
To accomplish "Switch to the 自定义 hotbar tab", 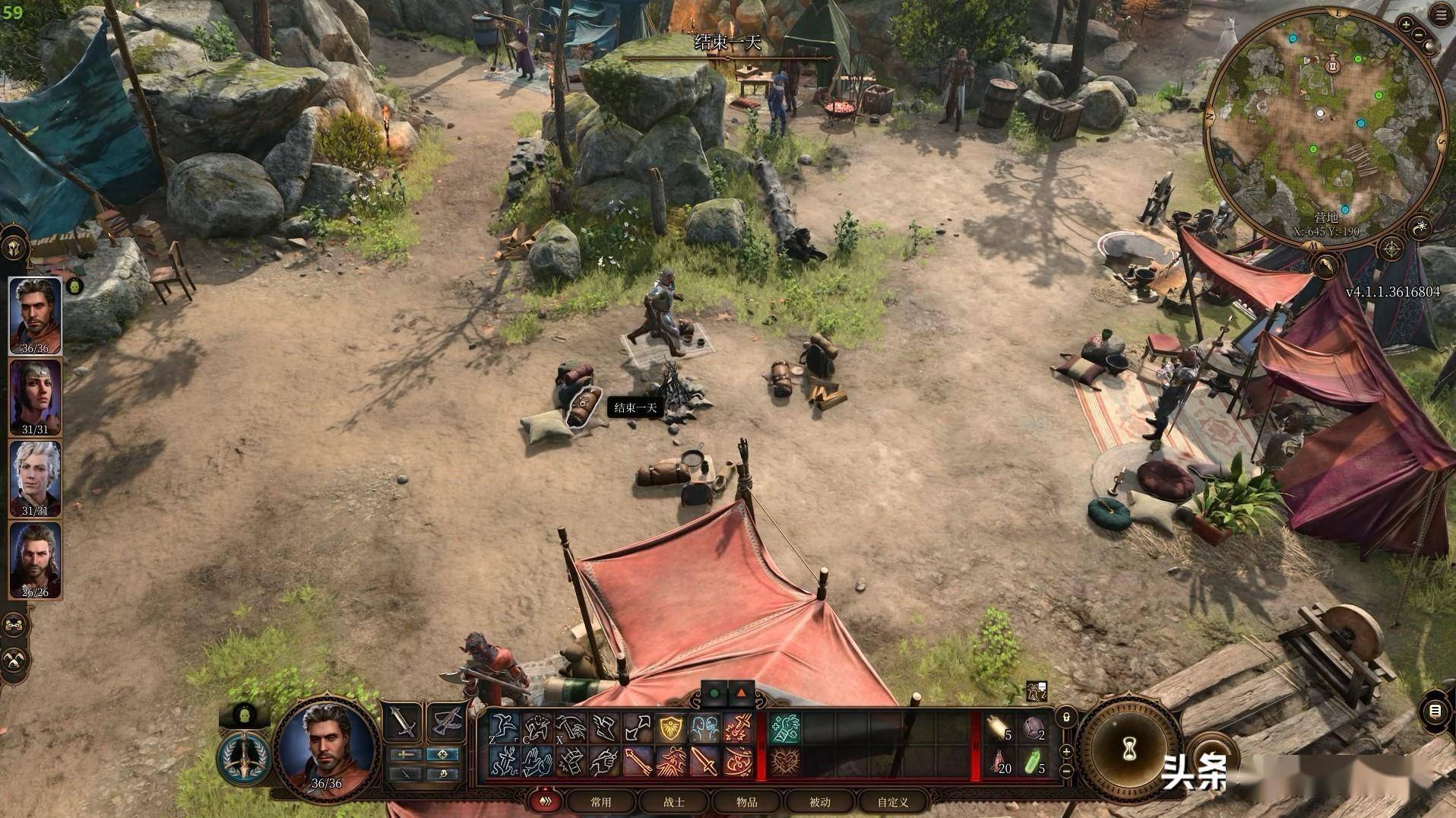I will click(892, 801).
